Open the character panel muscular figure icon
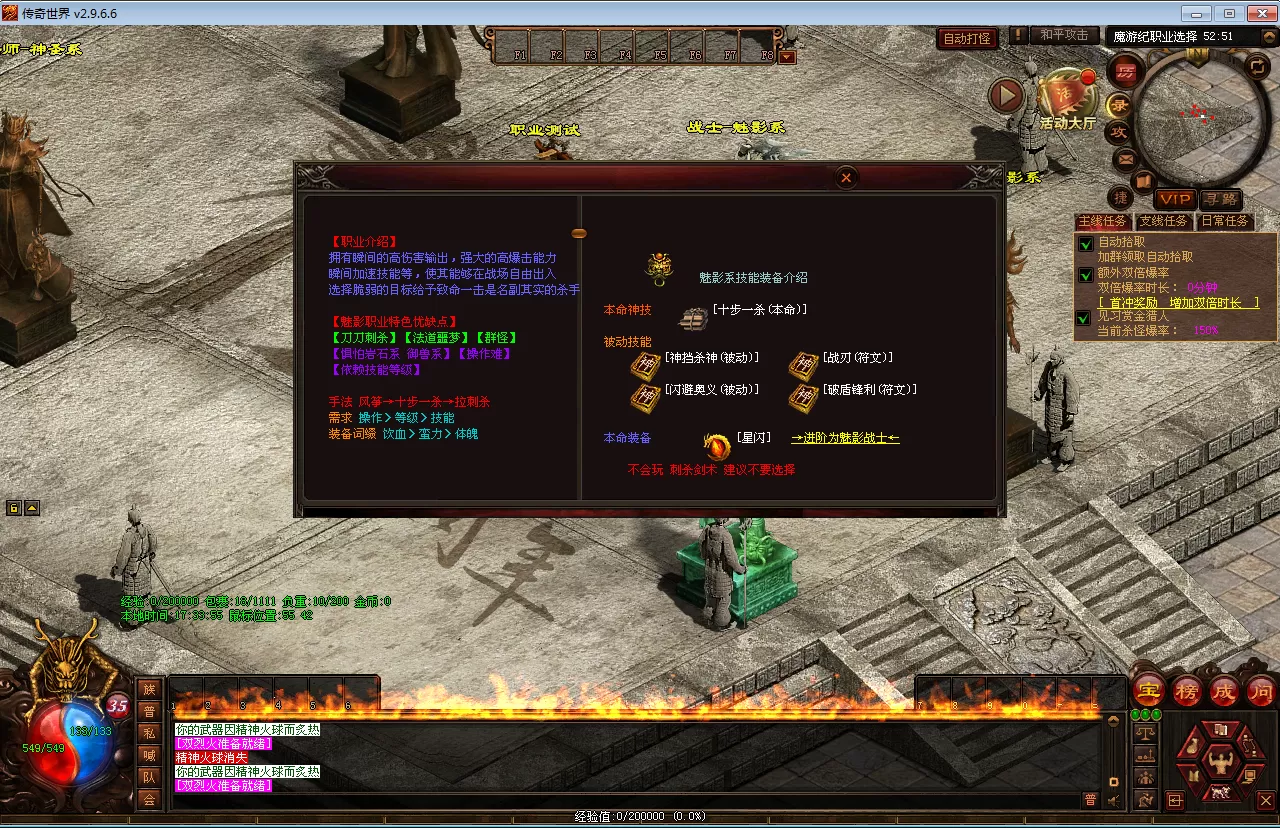Screen dimensions: 1280x828 1219,762
